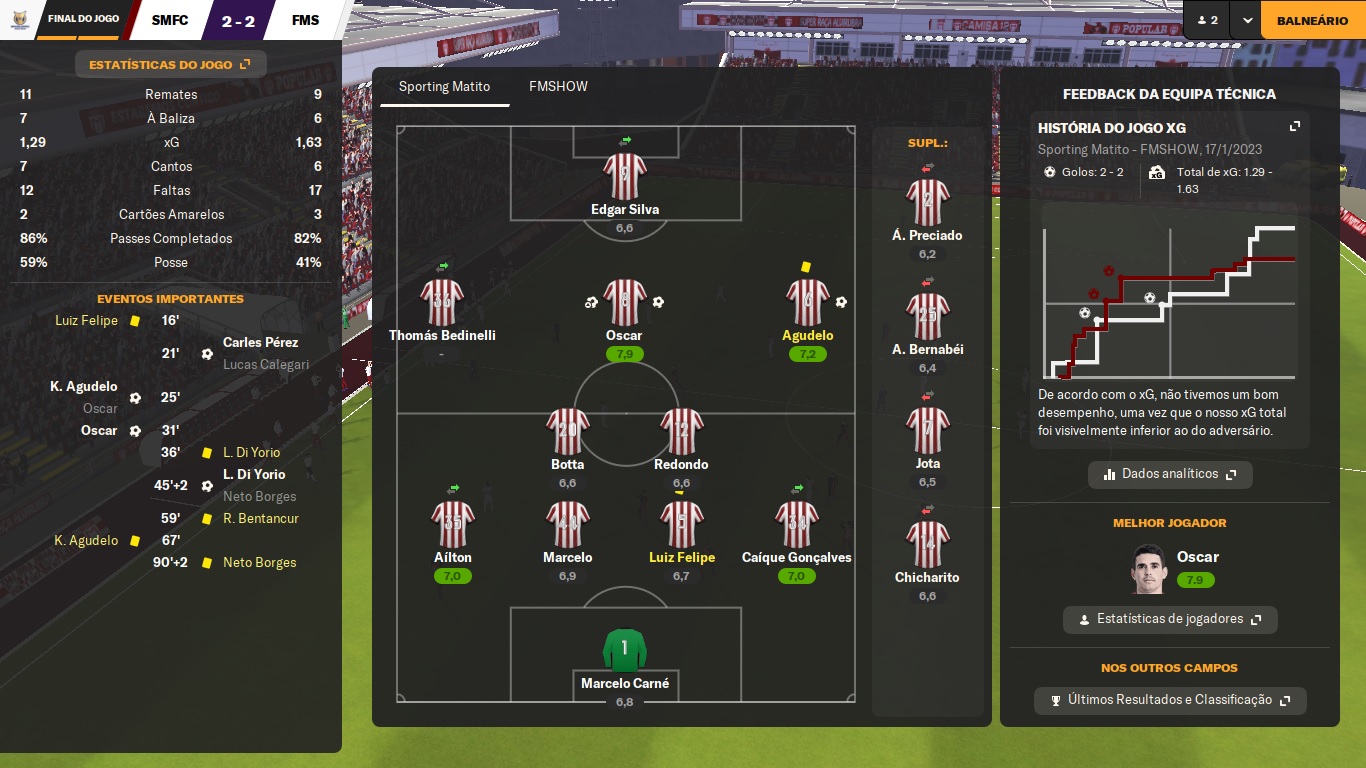Open the dropdown arrow beside Balneário

point(1246,20)
